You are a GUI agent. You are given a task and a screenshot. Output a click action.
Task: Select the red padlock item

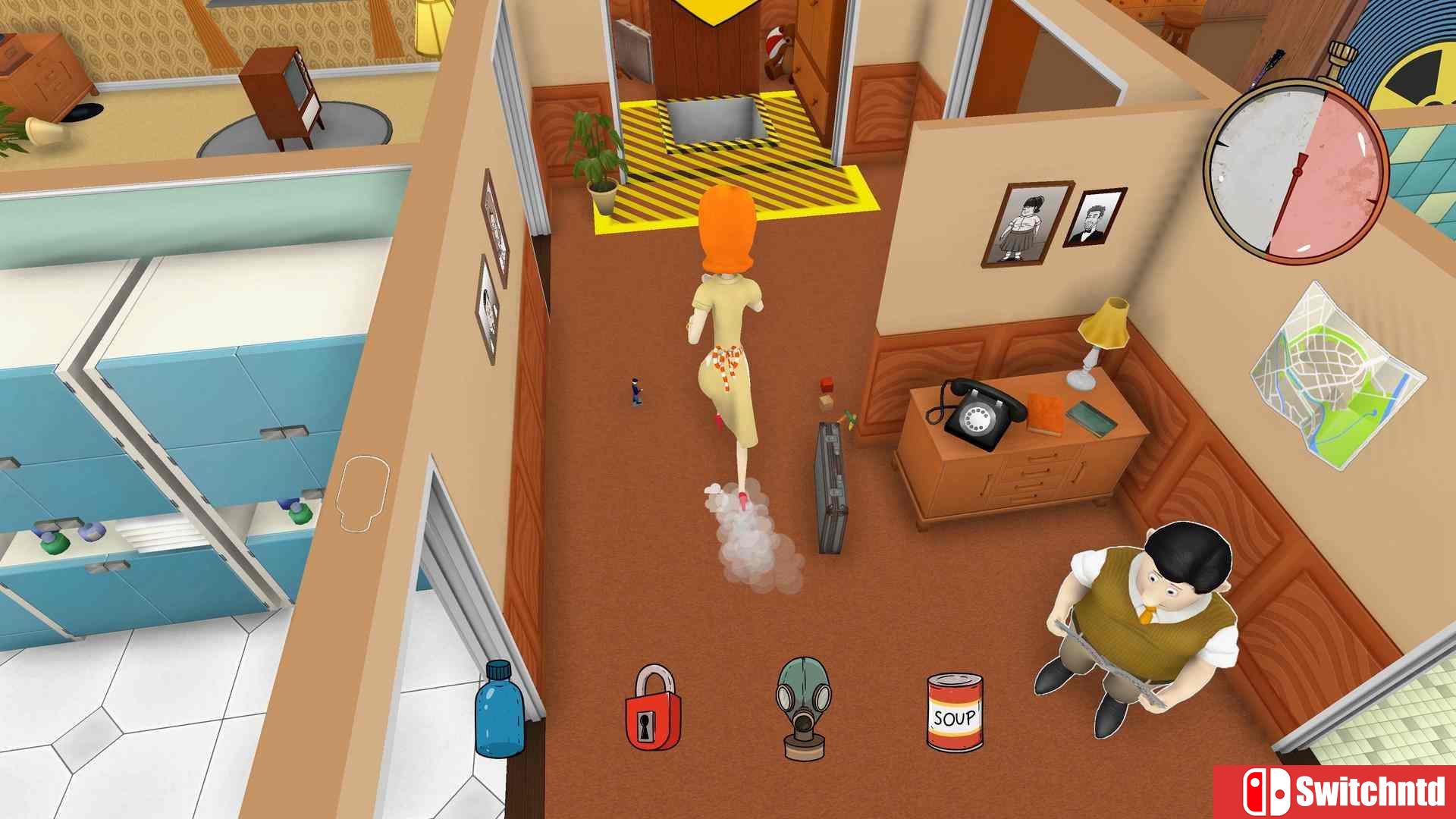pyautogui.click(x=652, y=709)
